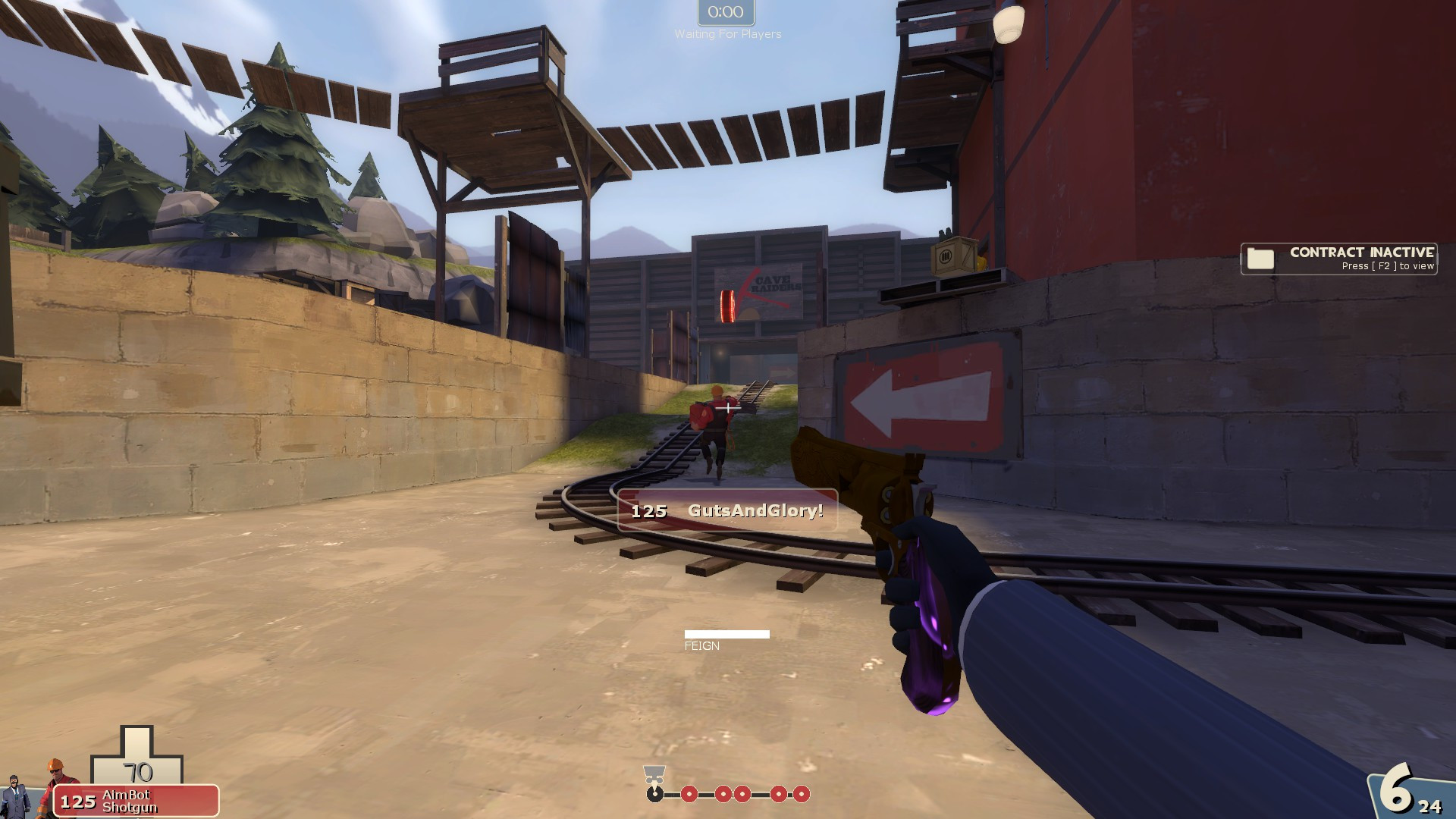The width and height of the screenshot is (1456, 819).
Task: Click the second red checkpoint circle
Action: (x=723, y=795)
